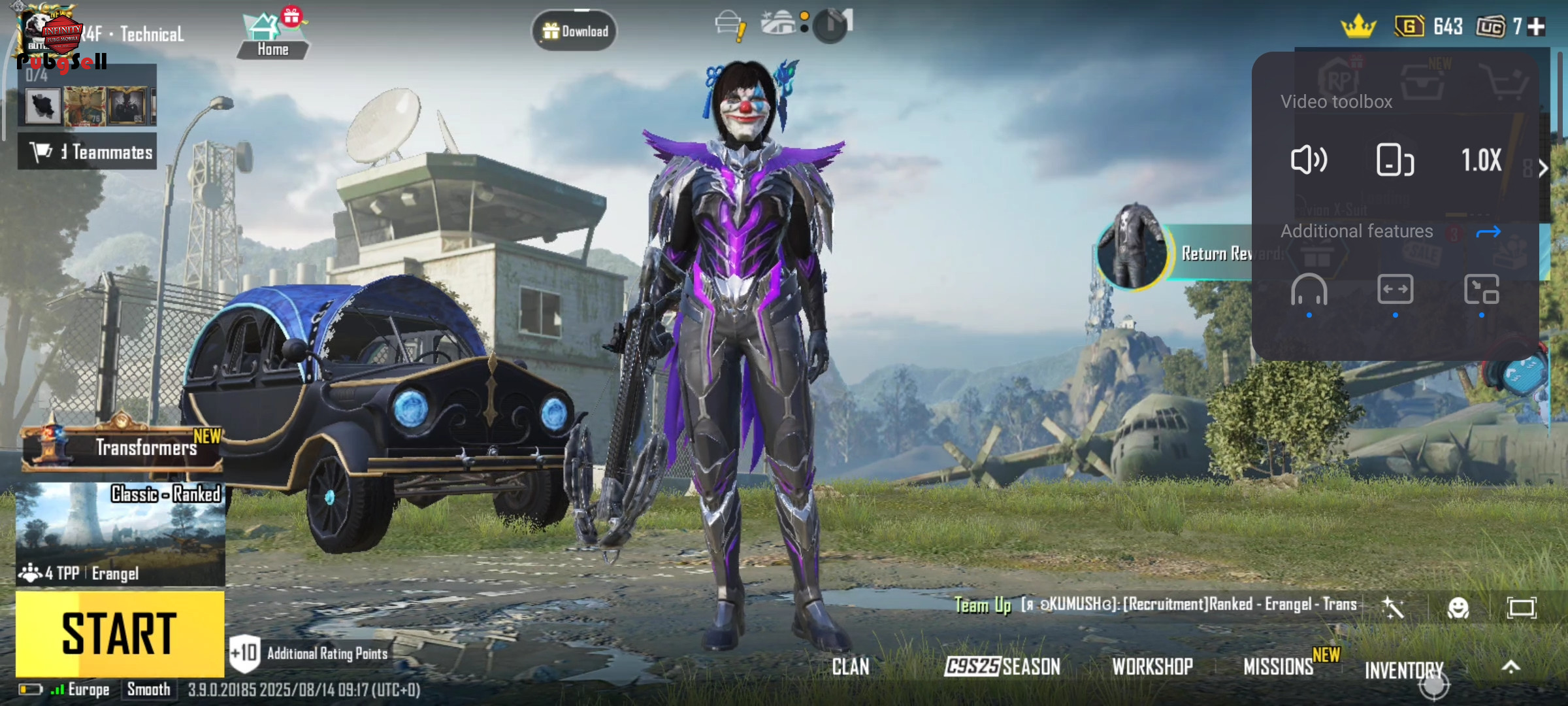Tap the yellow START button
The width and height of the screenshot is (1568, 706).
point(120,633)
